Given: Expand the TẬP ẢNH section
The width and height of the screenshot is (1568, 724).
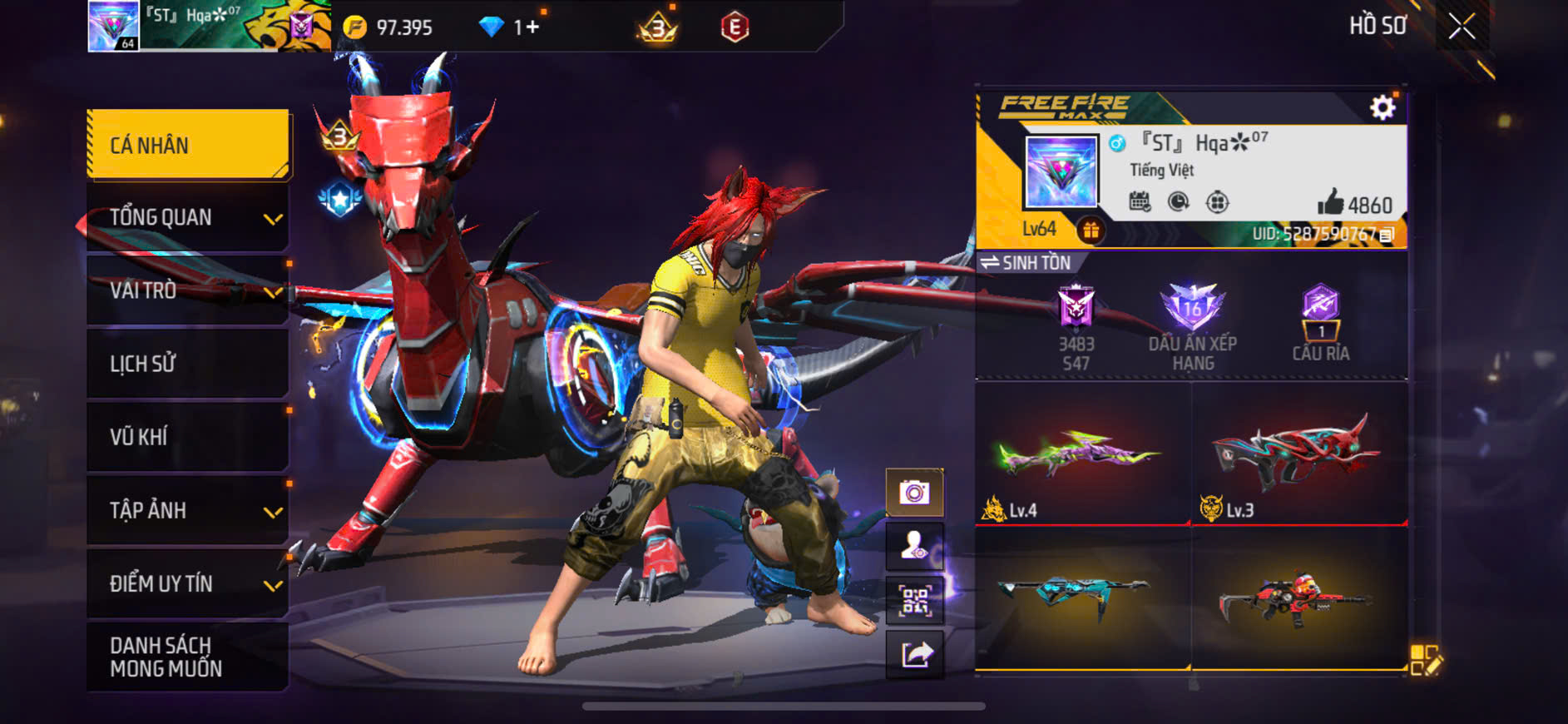Looking at the screenshot, I should [x=188, y=510].
